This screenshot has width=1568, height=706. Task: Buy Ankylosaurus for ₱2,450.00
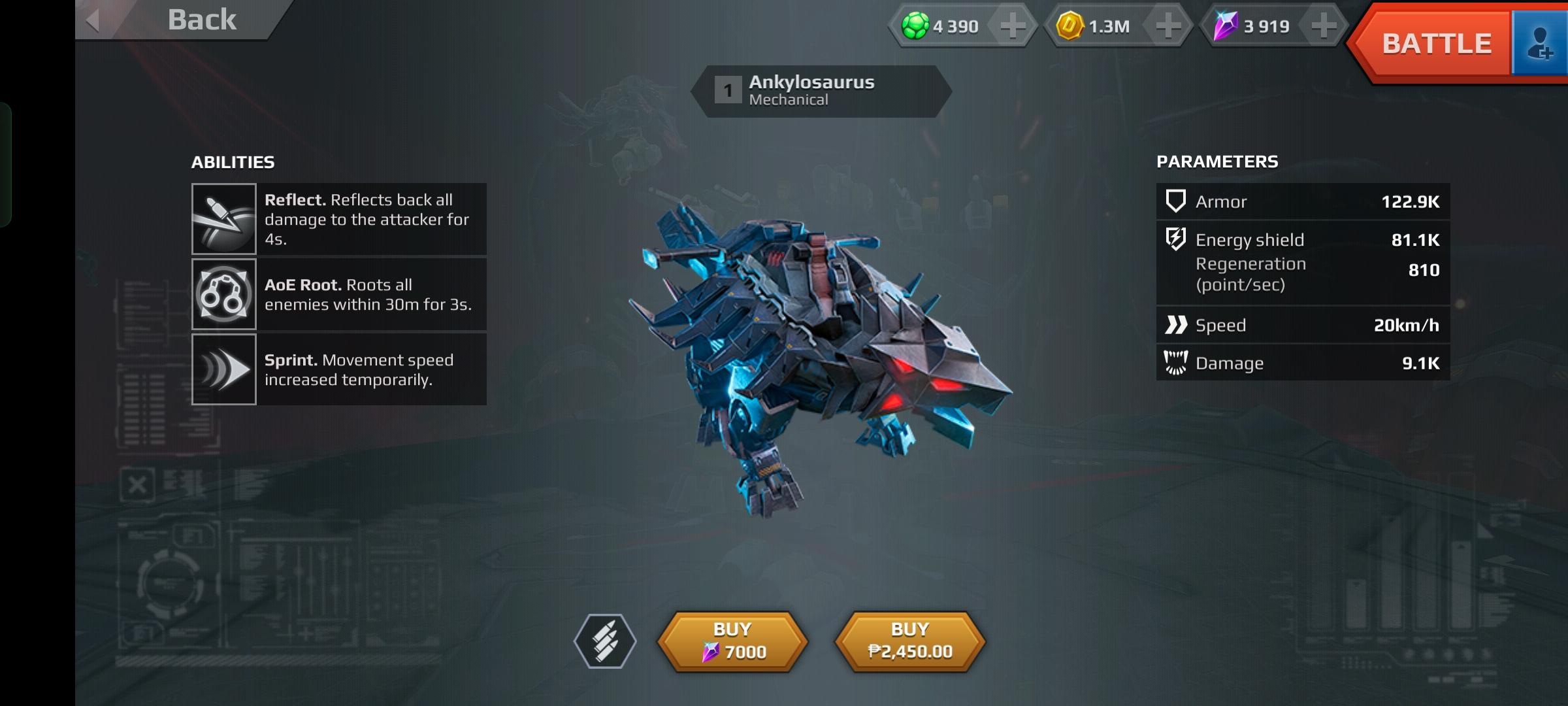coord(910,641)
